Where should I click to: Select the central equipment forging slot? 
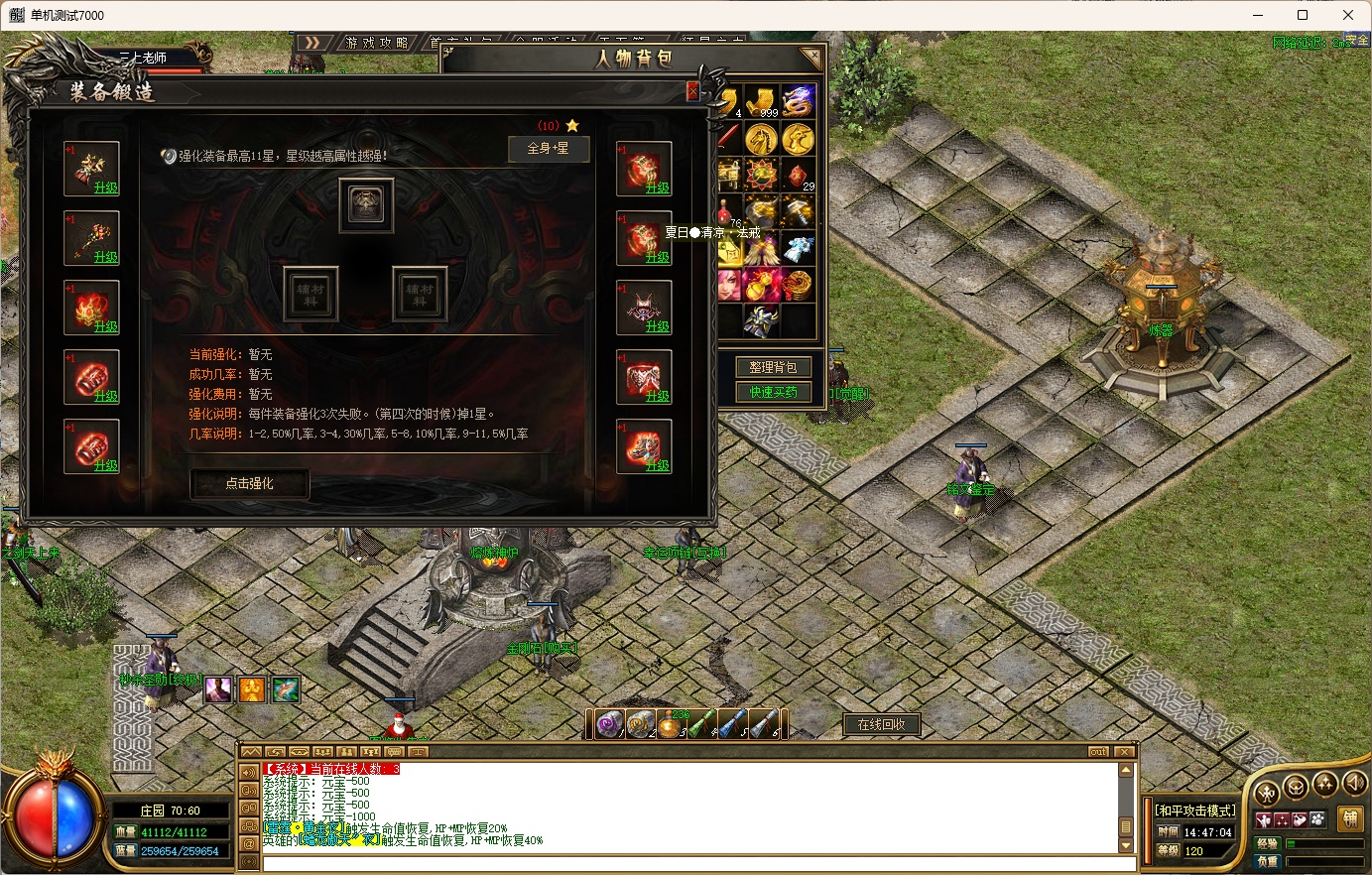pyautogui.click(x=366, y=204)
